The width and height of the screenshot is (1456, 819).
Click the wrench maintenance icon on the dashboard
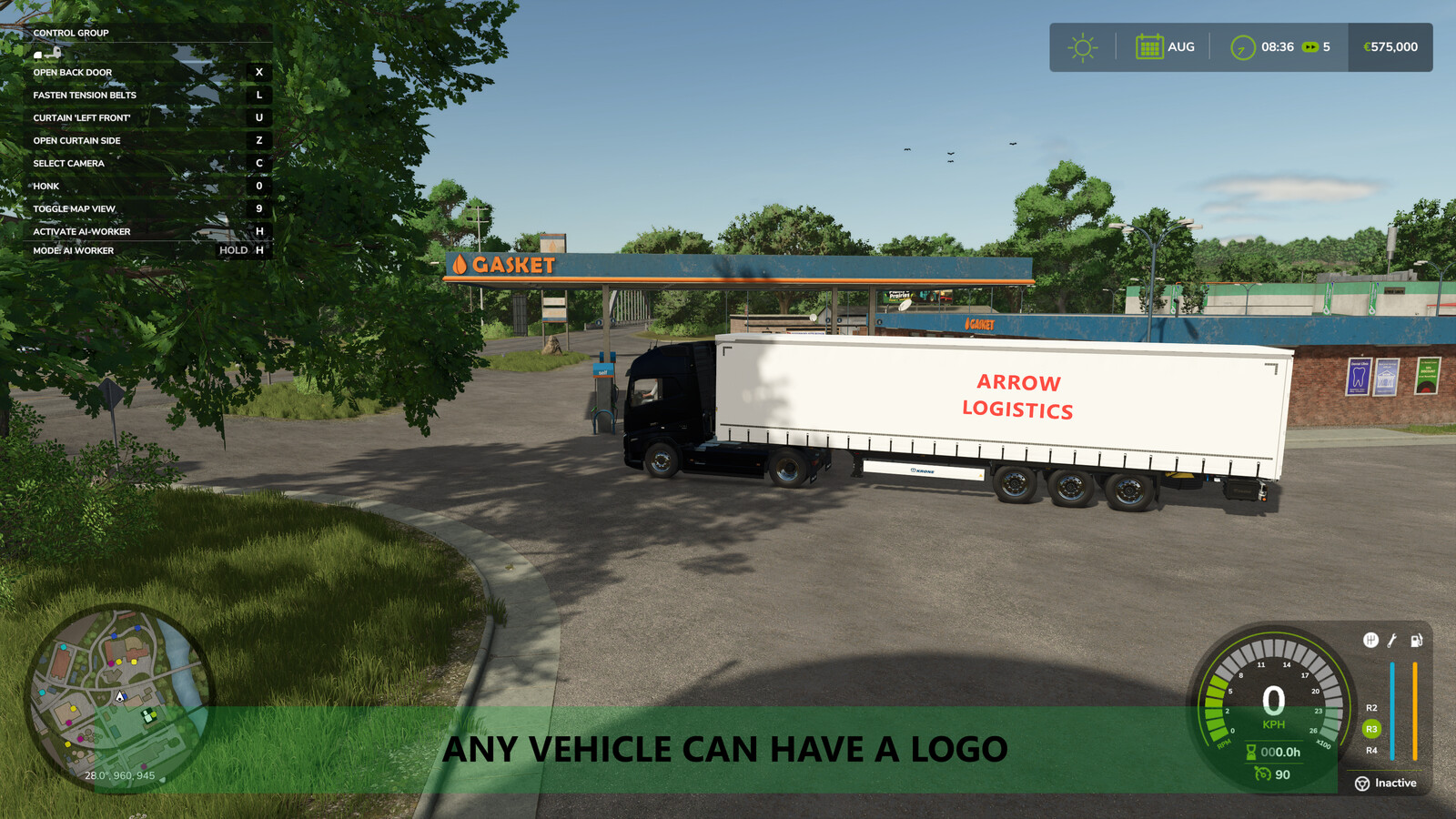tap(1390, 640)
